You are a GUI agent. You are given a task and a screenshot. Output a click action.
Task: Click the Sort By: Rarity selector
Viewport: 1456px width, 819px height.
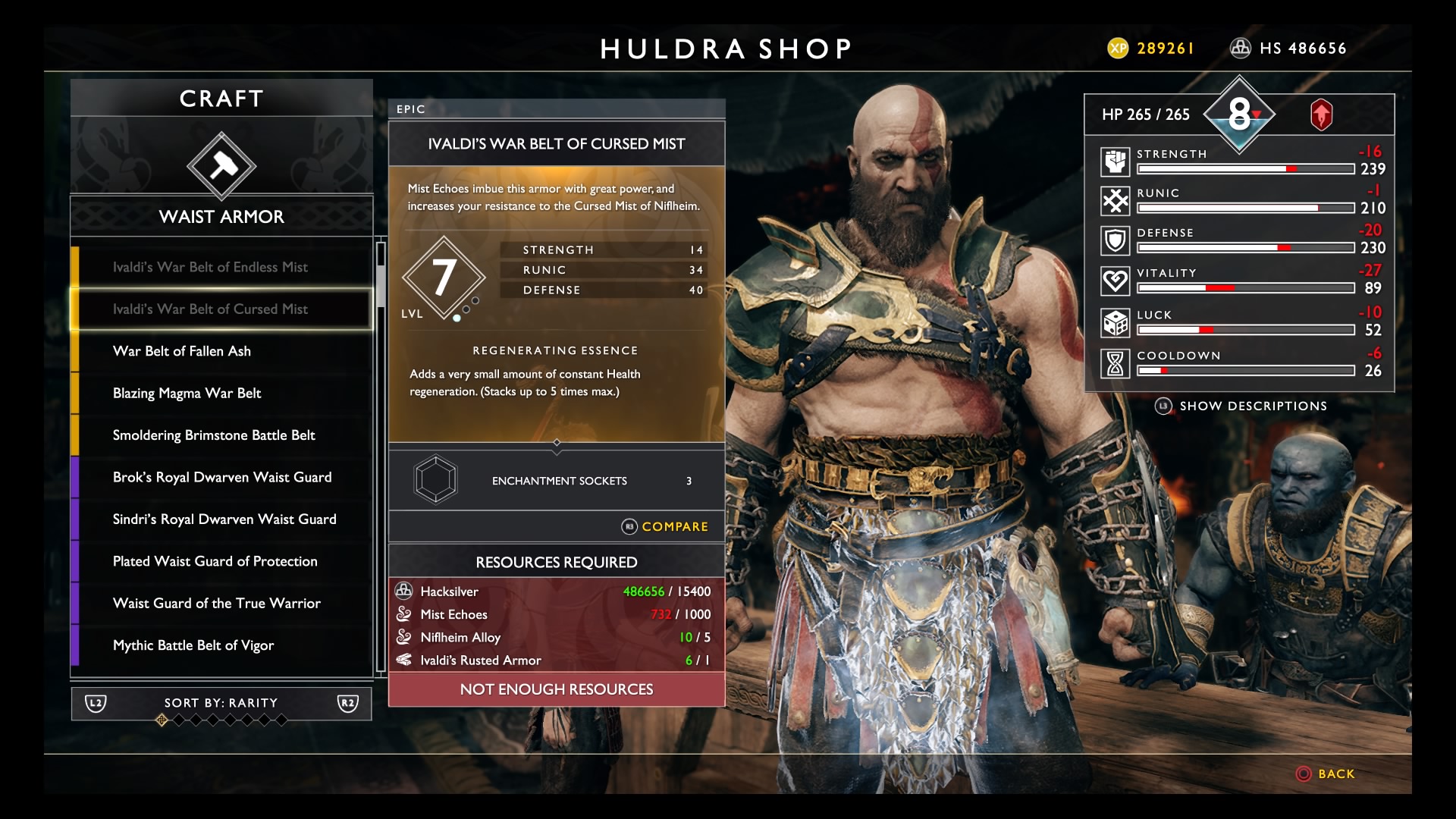click(221, 703)
